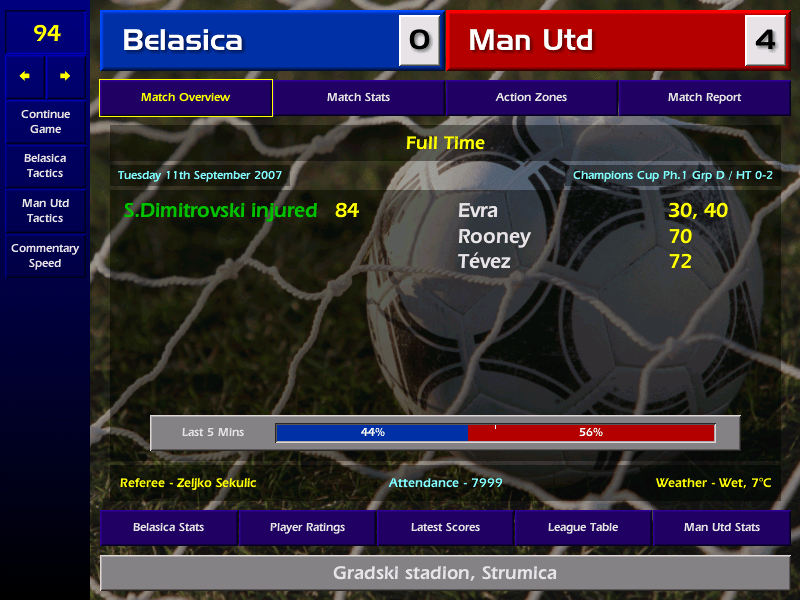
Task: Click the right yellow arrow button
Action: (x=66, y=76)
